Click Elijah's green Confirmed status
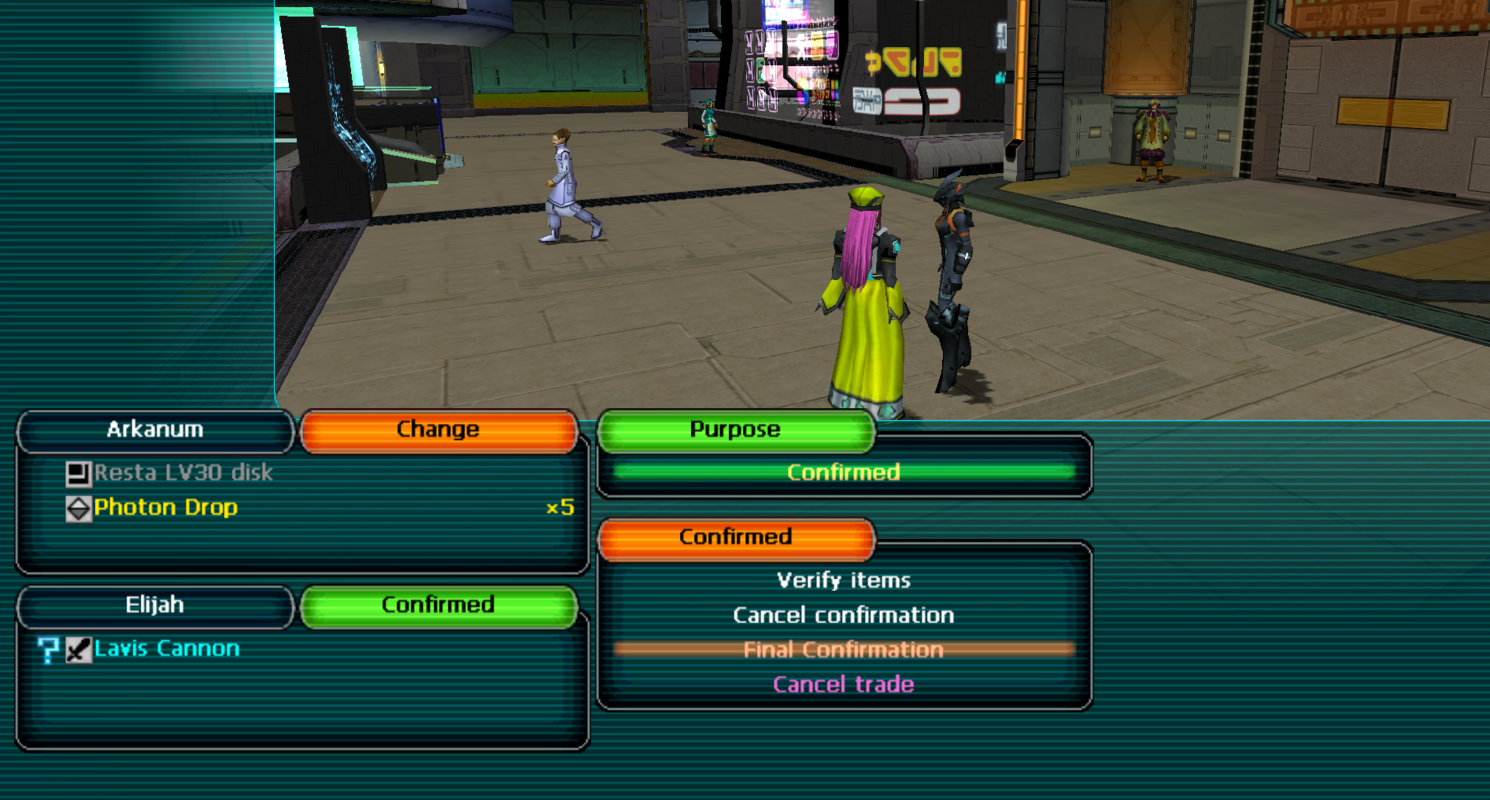This screenshot has height=800, width=1490. 438,606
